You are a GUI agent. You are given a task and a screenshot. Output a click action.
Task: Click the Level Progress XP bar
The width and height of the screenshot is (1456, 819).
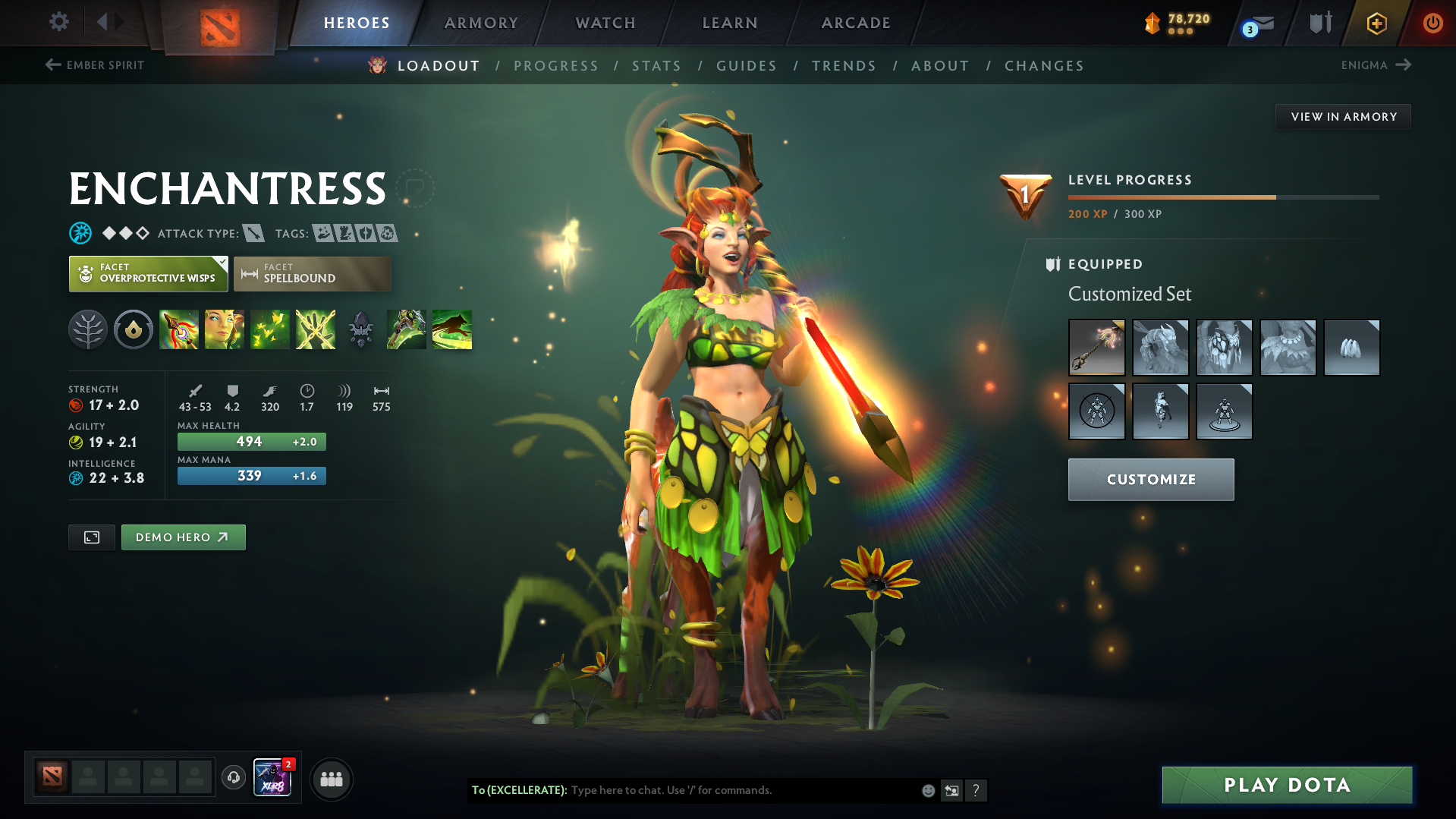click(1223, 196)
